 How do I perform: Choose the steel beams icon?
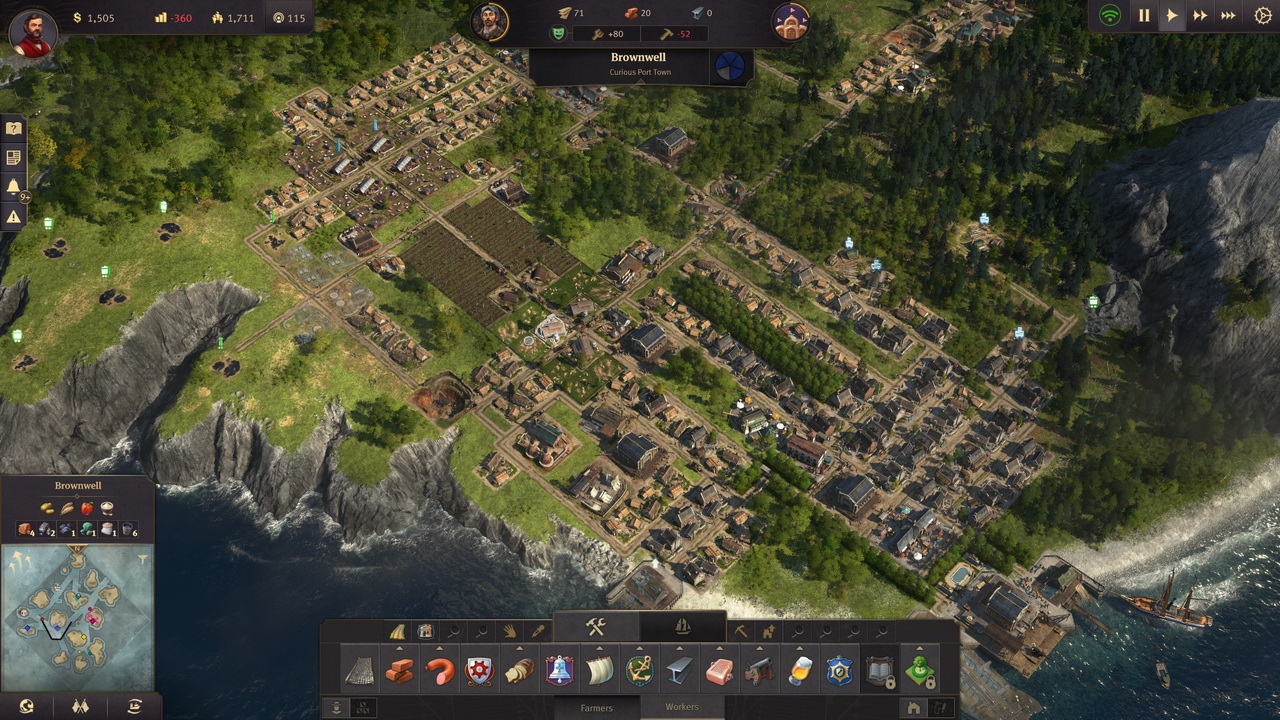679,671
